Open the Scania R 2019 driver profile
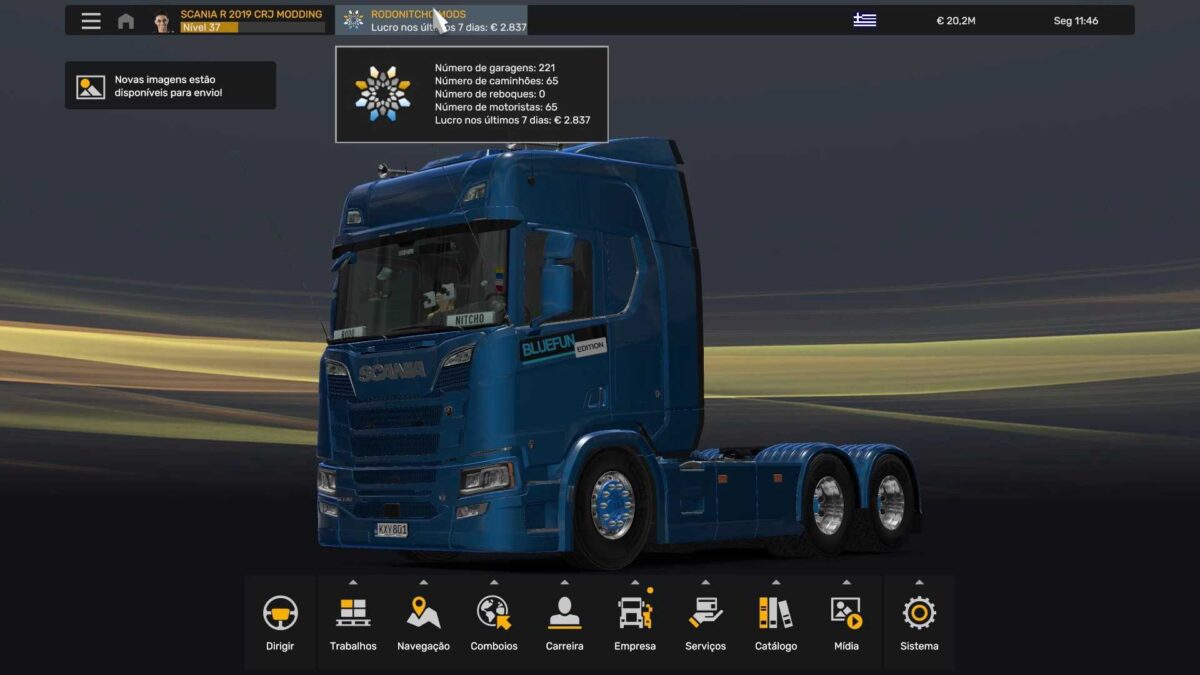Image resolution: width=1200 pixels, height=675 pixels. (240, 21)
